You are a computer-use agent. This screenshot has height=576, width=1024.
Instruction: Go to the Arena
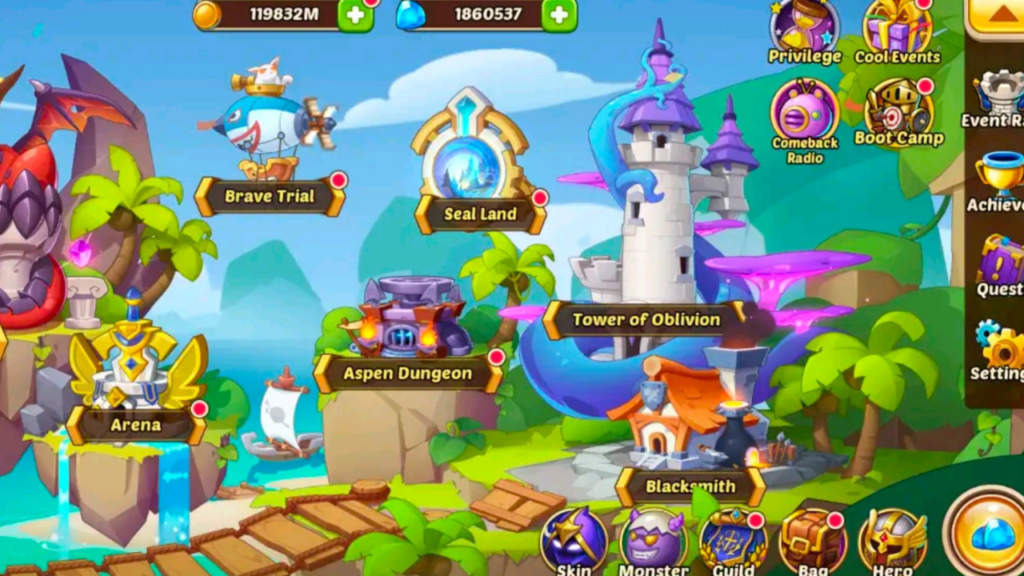(136, 424)
